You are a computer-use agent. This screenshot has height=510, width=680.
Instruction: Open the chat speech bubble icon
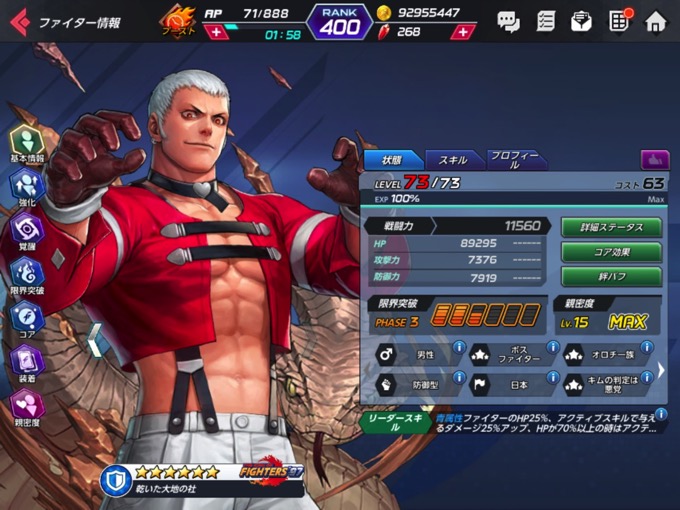click(x=508, y=21)
